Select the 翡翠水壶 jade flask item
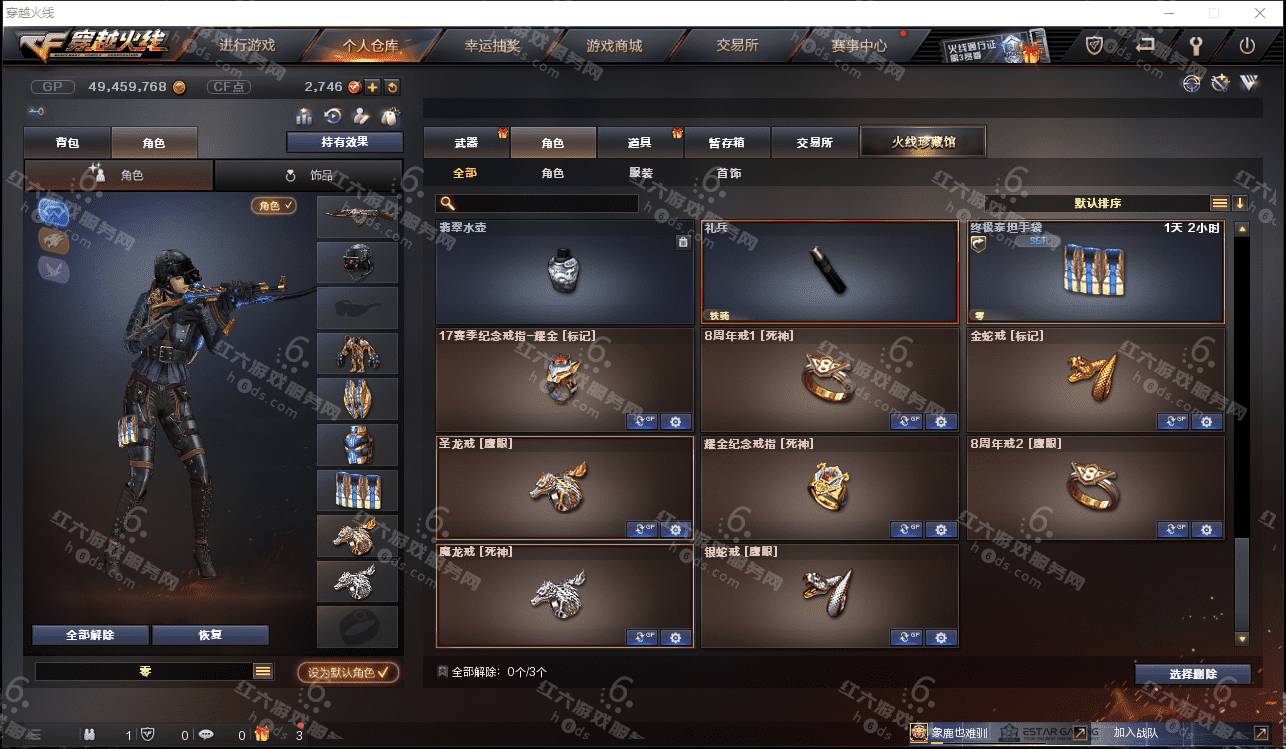The width and height of the screenshot is (1286, 749). click(564, 272)
